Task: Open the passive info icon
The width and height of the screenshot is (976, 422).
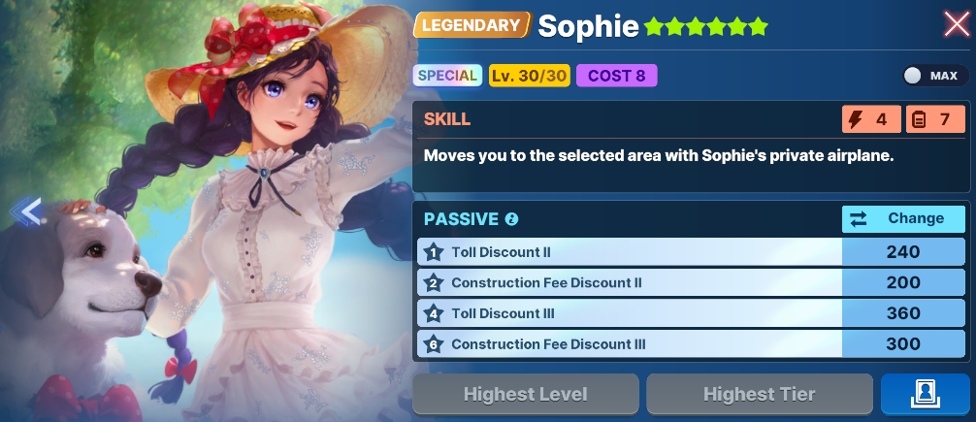Action: tap(512, 219)
